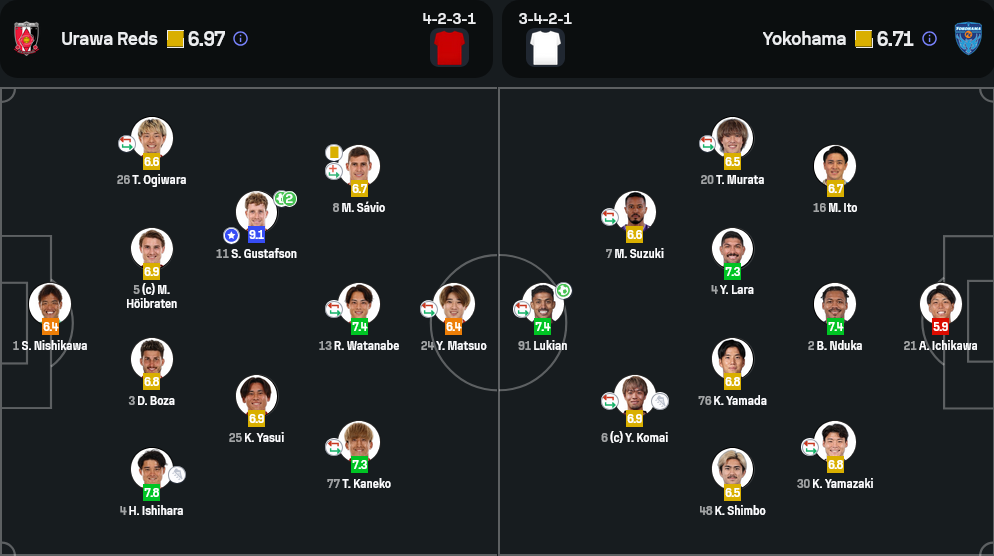
Task: Select striker Y. Matsuo
Action: [454, 304]
